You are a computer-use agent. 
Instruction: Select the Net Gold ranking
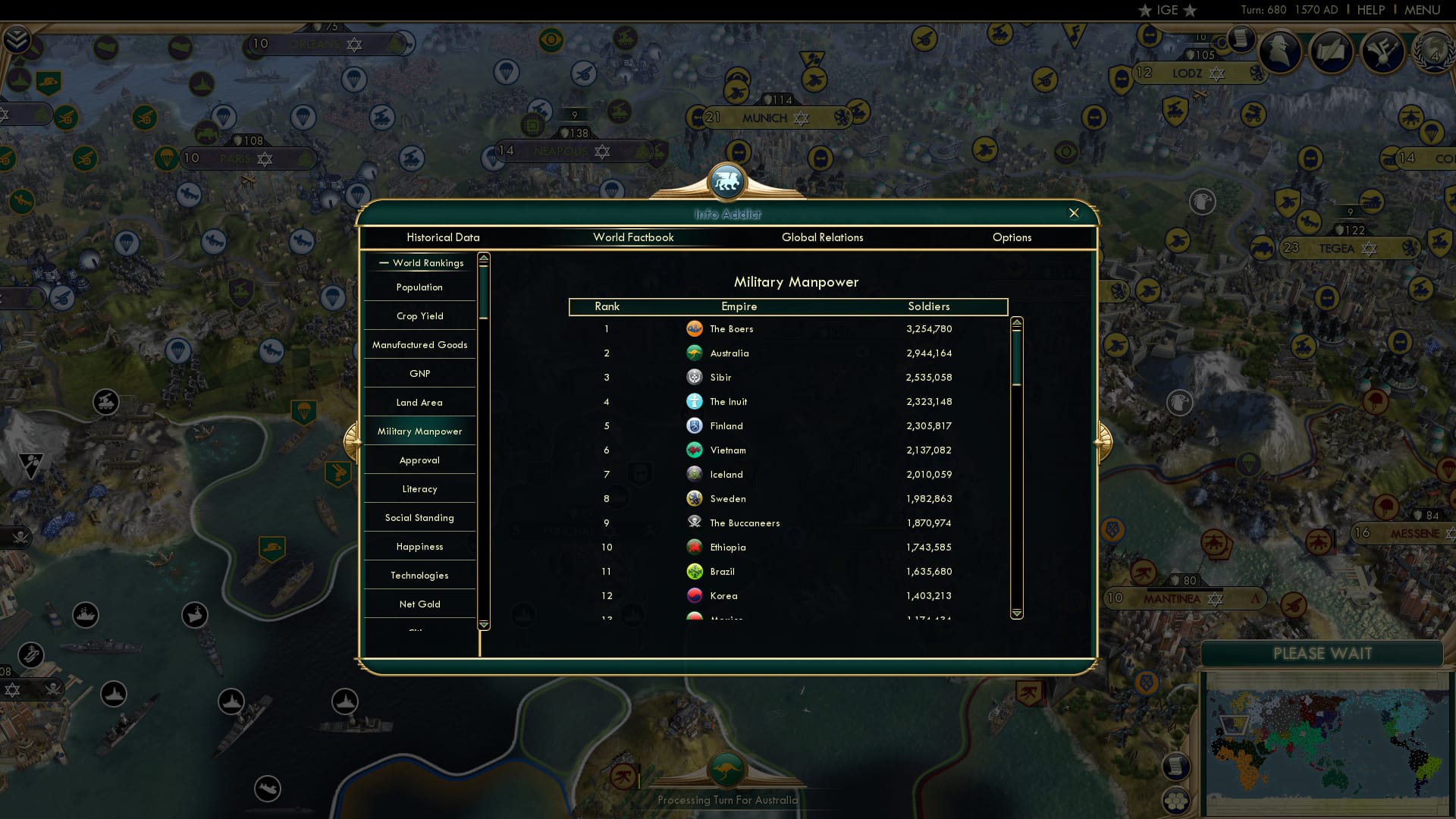(419, 604)
